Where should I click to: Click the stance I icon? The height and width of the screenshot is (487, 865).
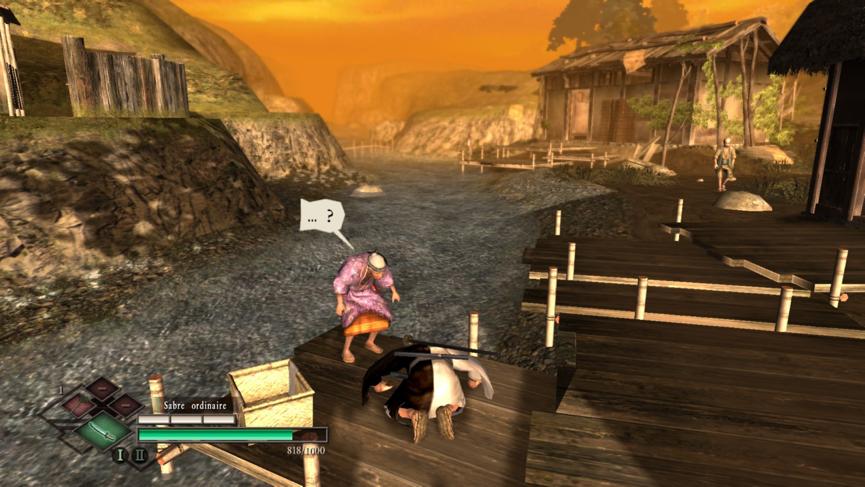click(x=119, y=456)
